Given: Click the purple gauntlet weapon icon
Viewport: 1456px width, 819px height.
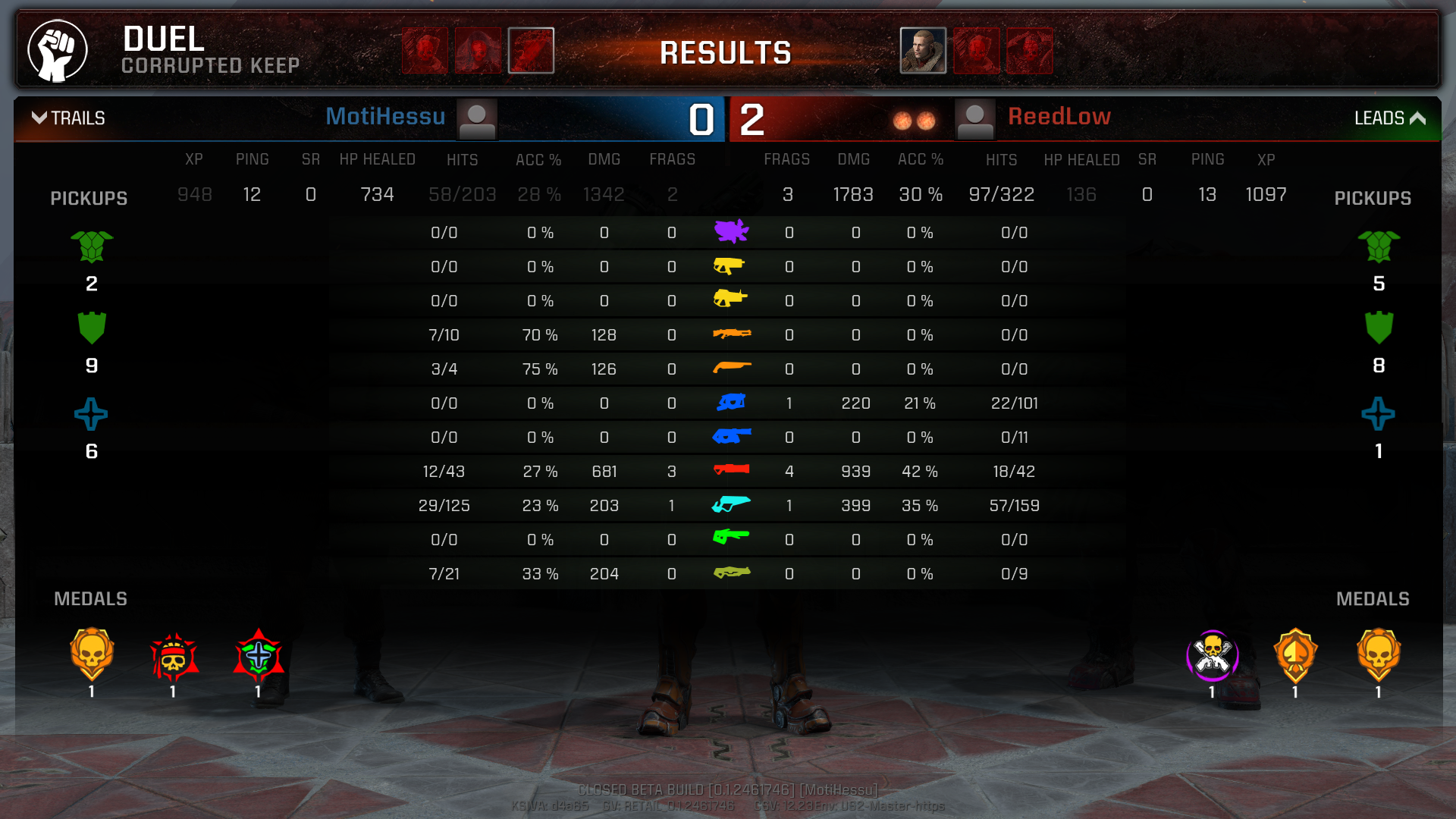Looking at the screenshot, I should coord(731,231).
